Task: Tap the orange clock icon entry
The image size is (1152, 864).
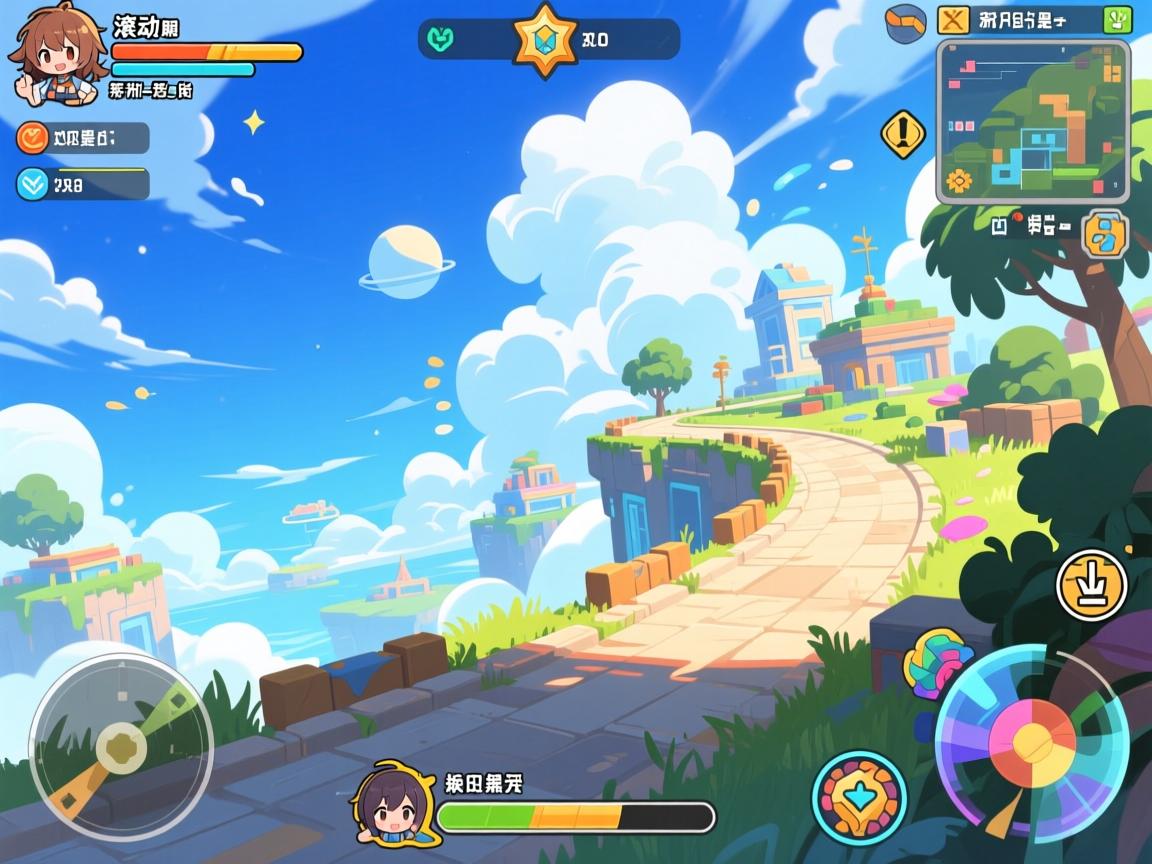Action: pos(33,138)
